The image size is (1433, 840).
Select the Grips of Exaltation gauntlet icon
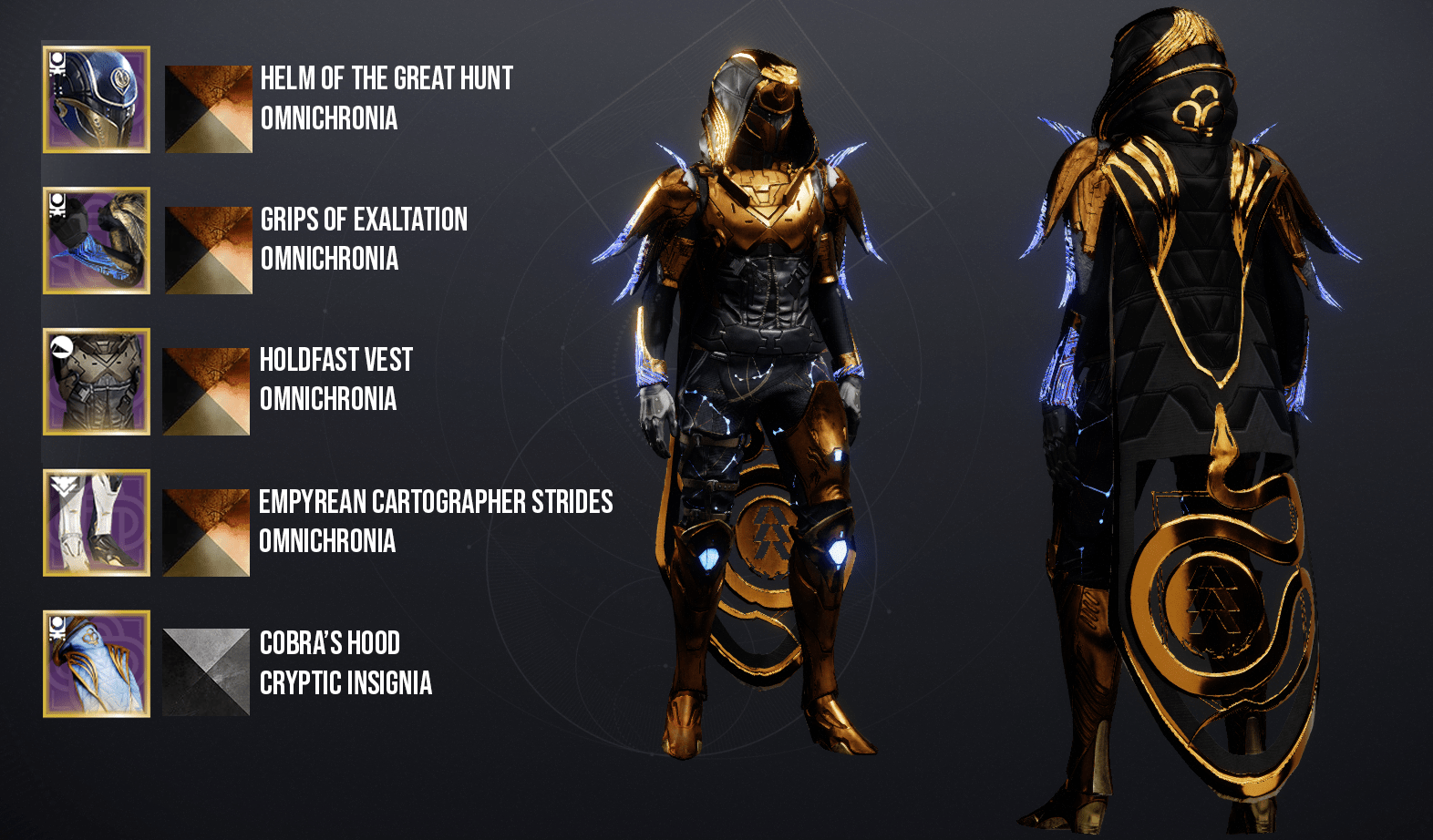coord(95,241)
